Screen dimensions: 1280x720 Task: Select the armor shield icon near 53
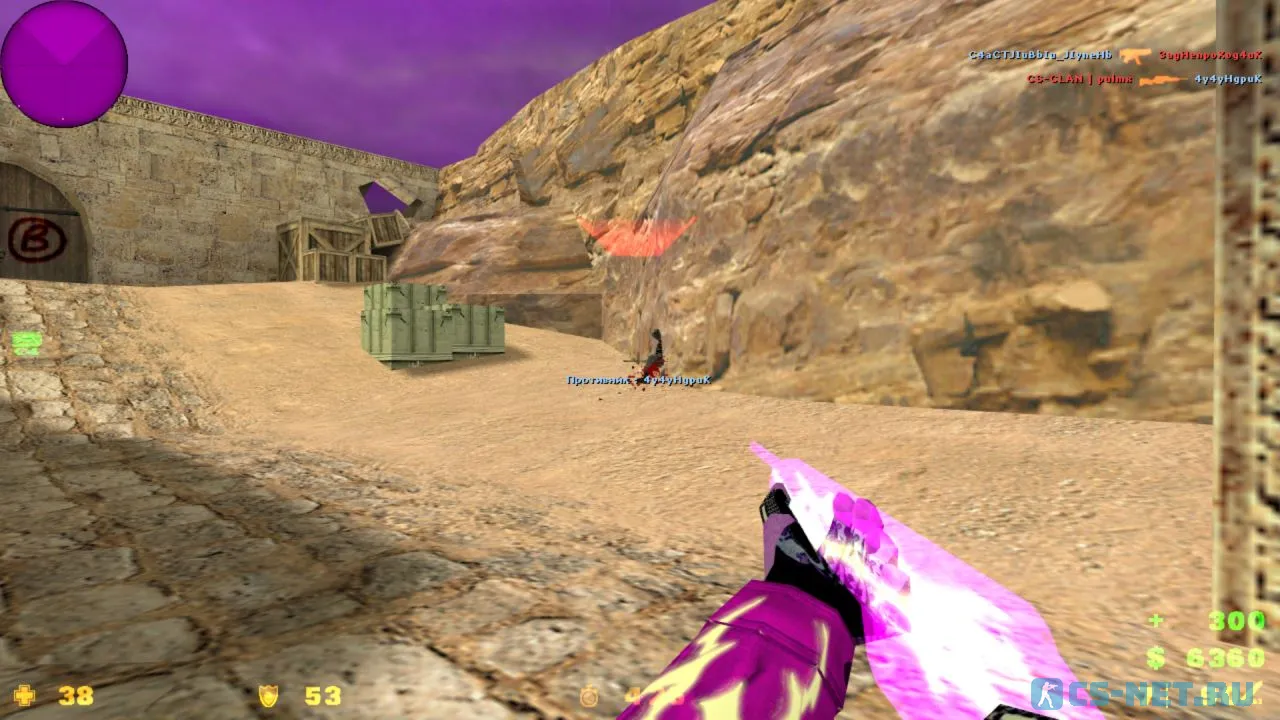coord(270,695)
